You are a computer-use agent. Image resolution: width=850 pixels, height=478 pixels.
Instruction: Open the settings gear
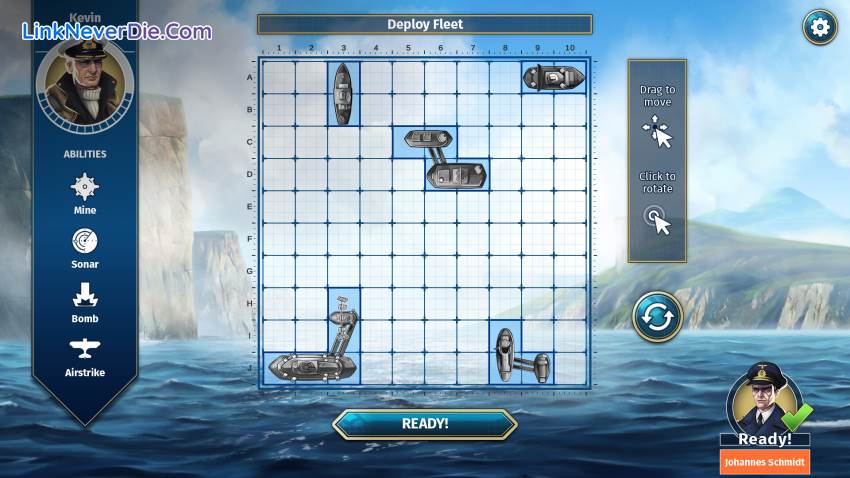(820, 27)
